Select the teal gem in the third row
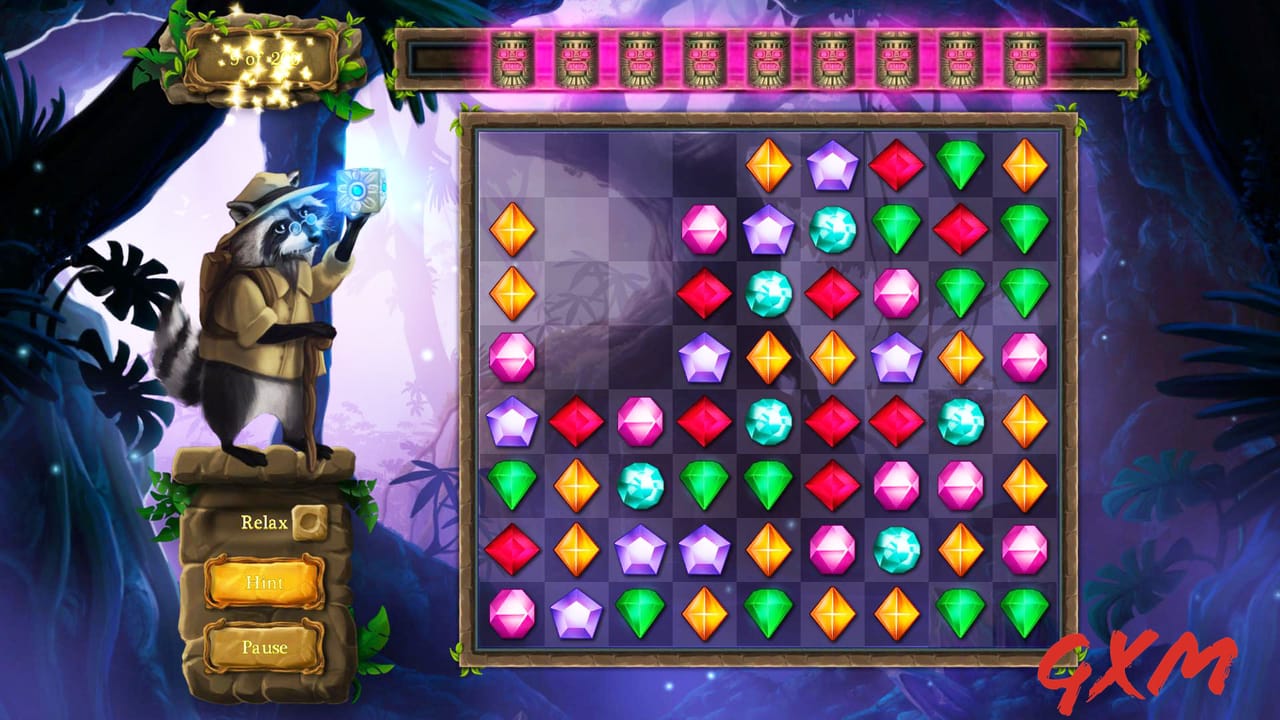Screen dimensions: 1280x720 (768, 293)
